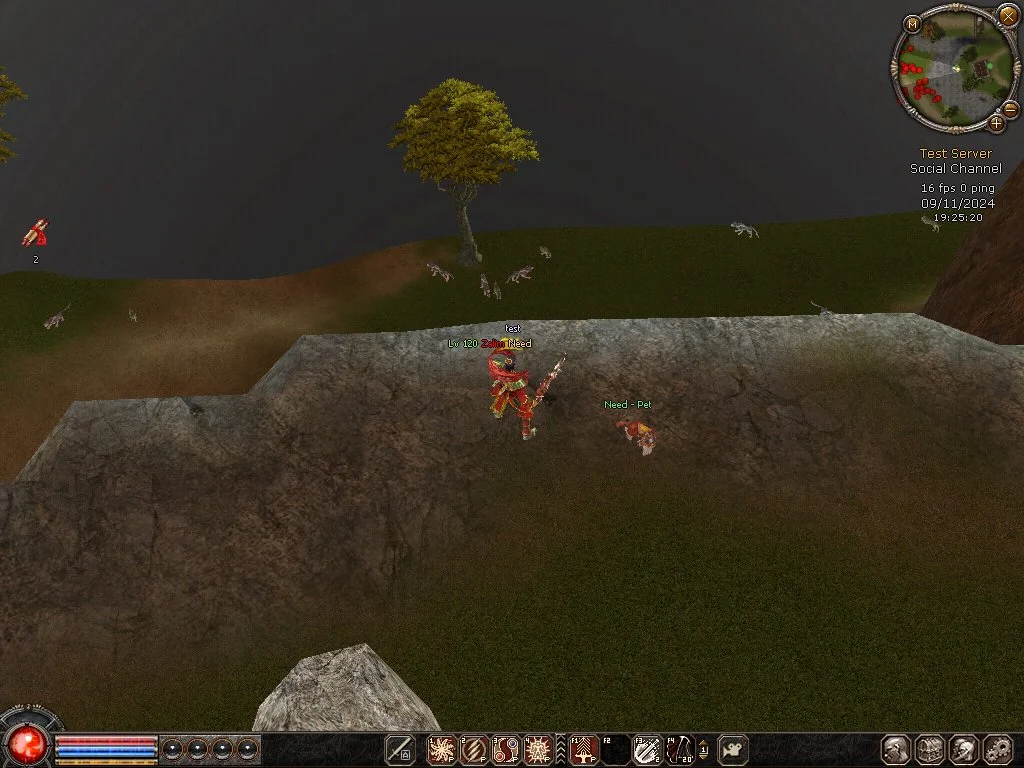Zoom in the minimap with the plus button

pos(996,123)
